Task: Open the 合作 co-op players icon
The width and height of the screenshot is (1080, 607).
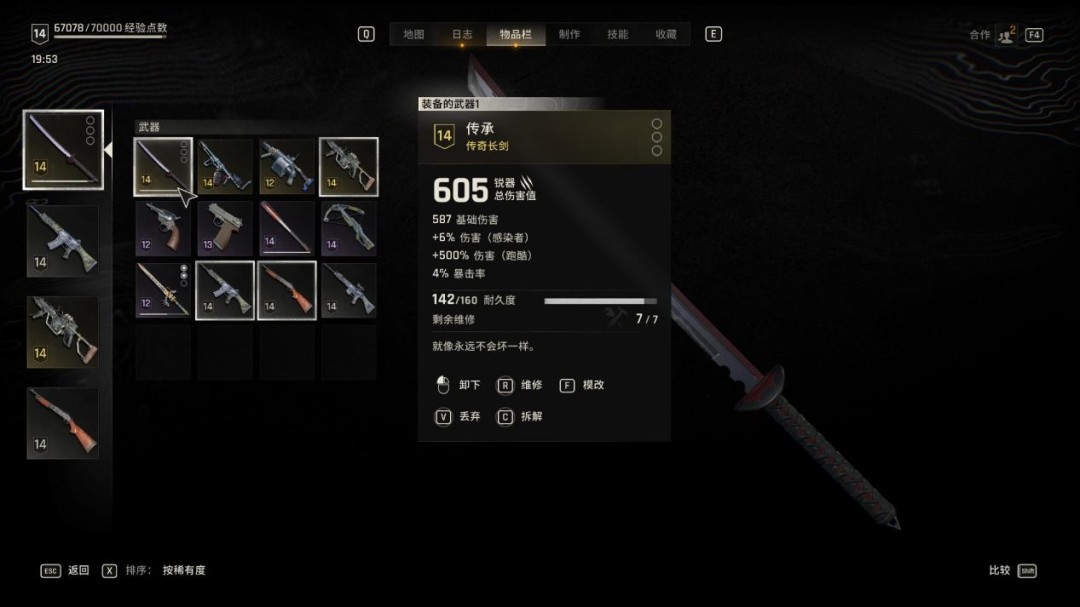Action: click(1005, 35)
